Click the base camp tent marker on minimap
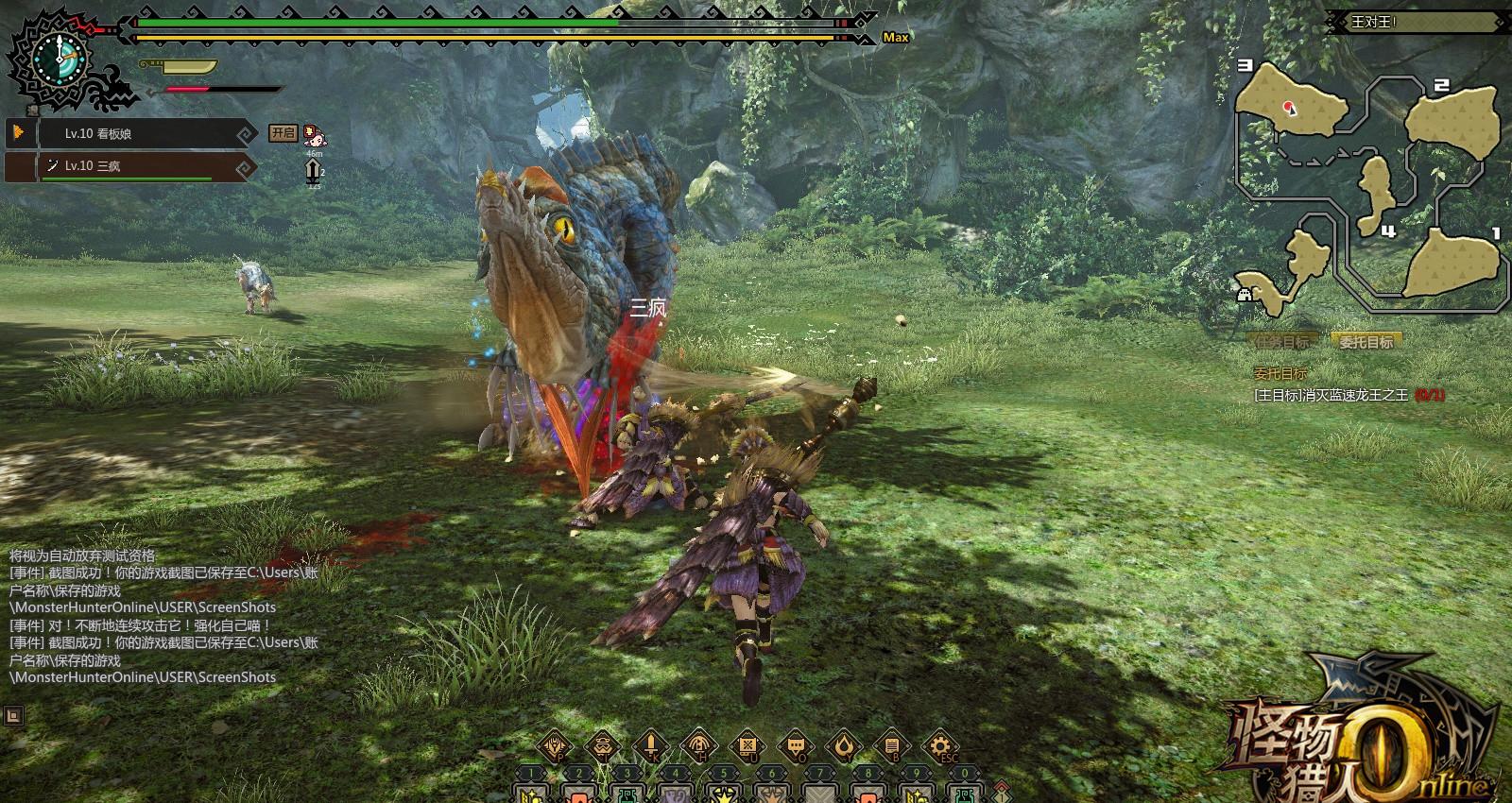 (1246, 294)
